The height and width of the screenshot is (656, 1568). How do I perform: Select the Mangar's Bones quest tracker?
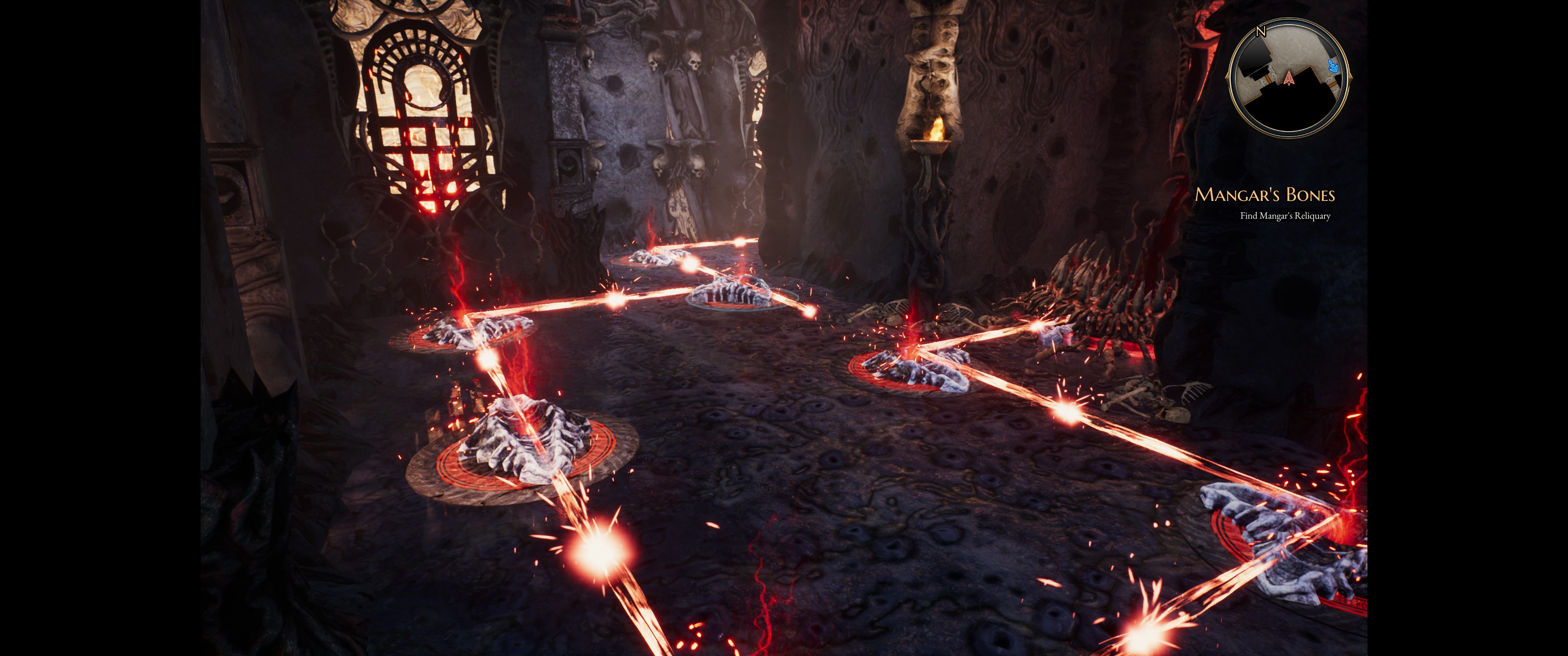tap(1264, 195)
